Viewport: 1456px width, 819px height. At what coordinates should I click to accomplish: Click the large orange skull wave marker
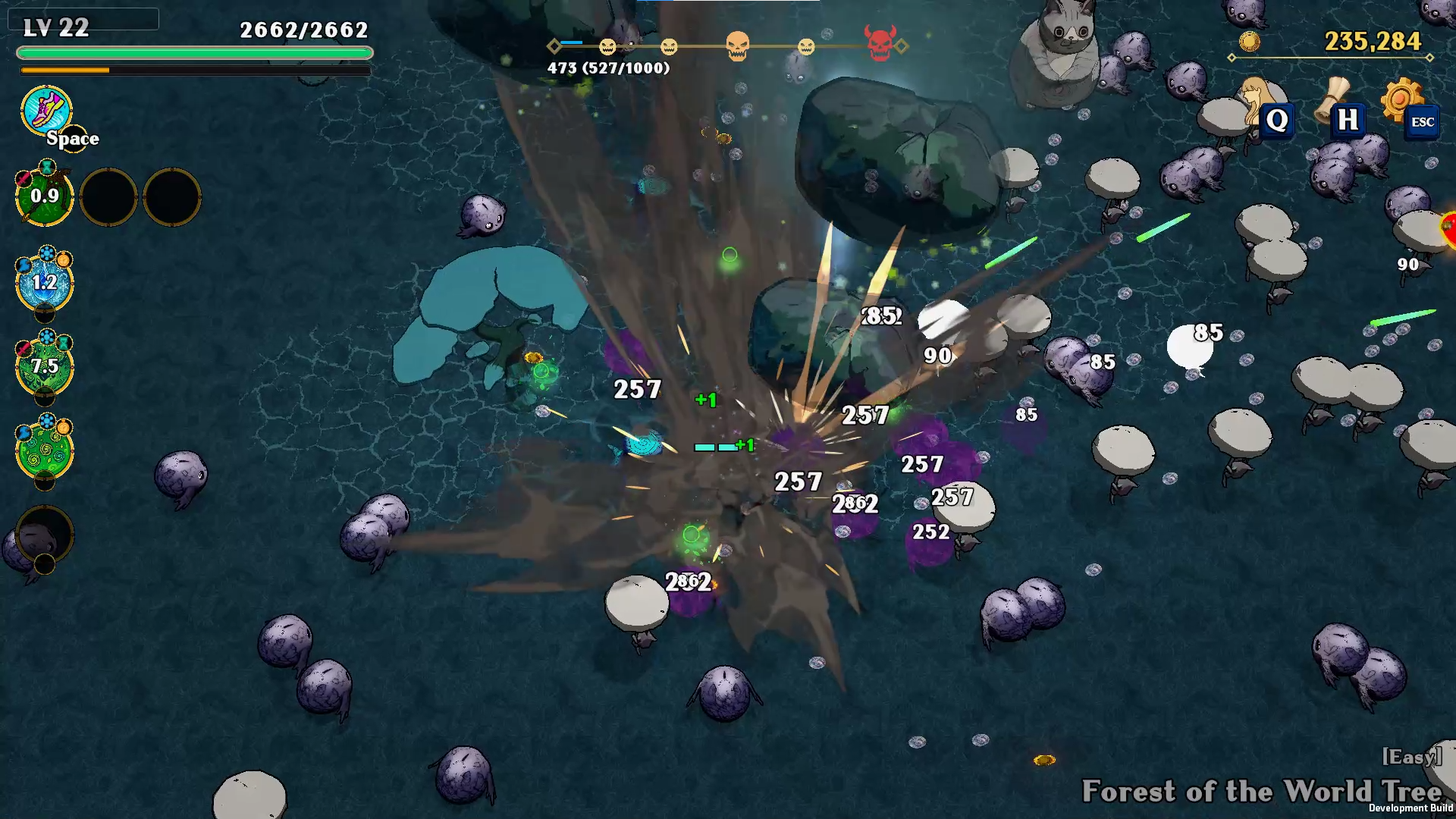[737, 46]
